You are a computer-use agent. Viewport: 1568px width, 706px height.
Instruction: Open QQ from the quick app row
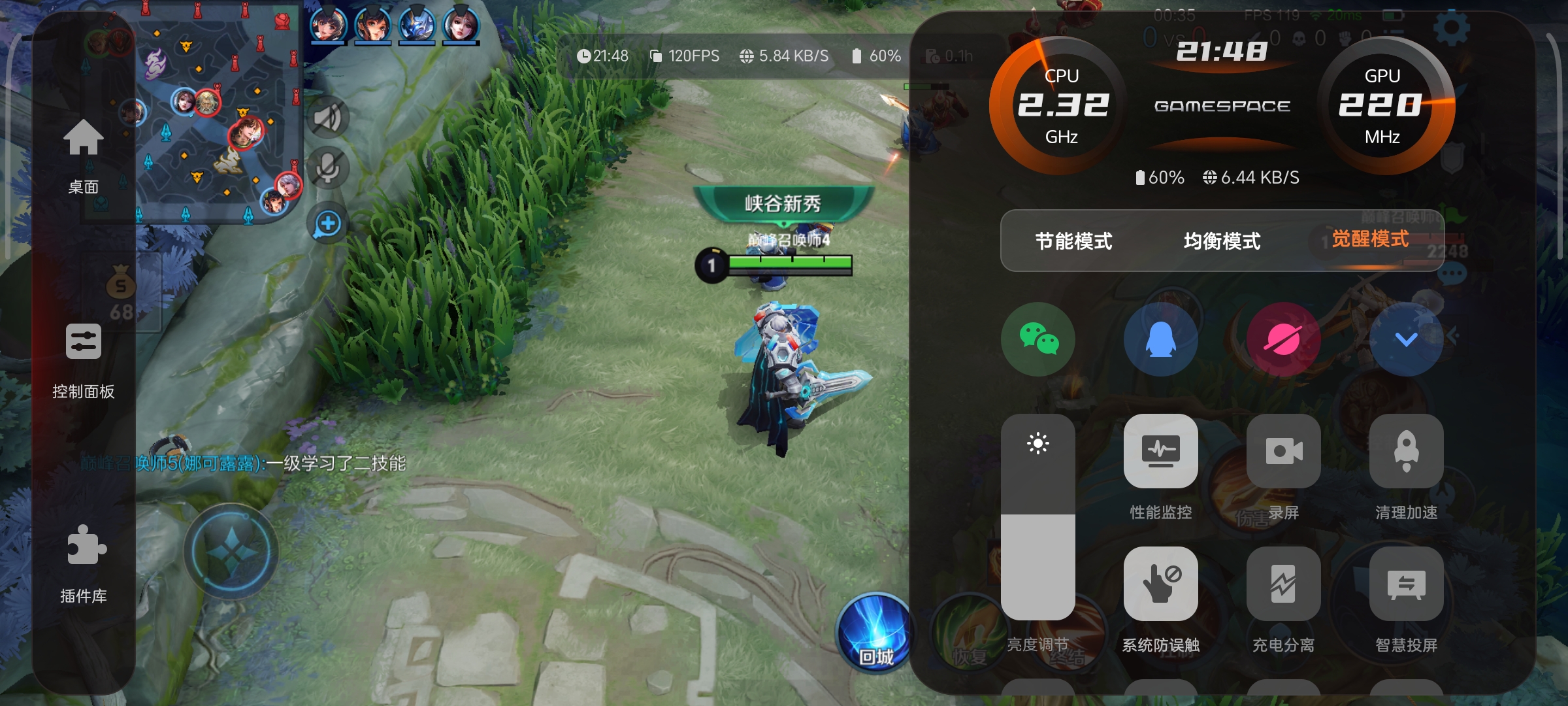click(x=1160, y=339)
